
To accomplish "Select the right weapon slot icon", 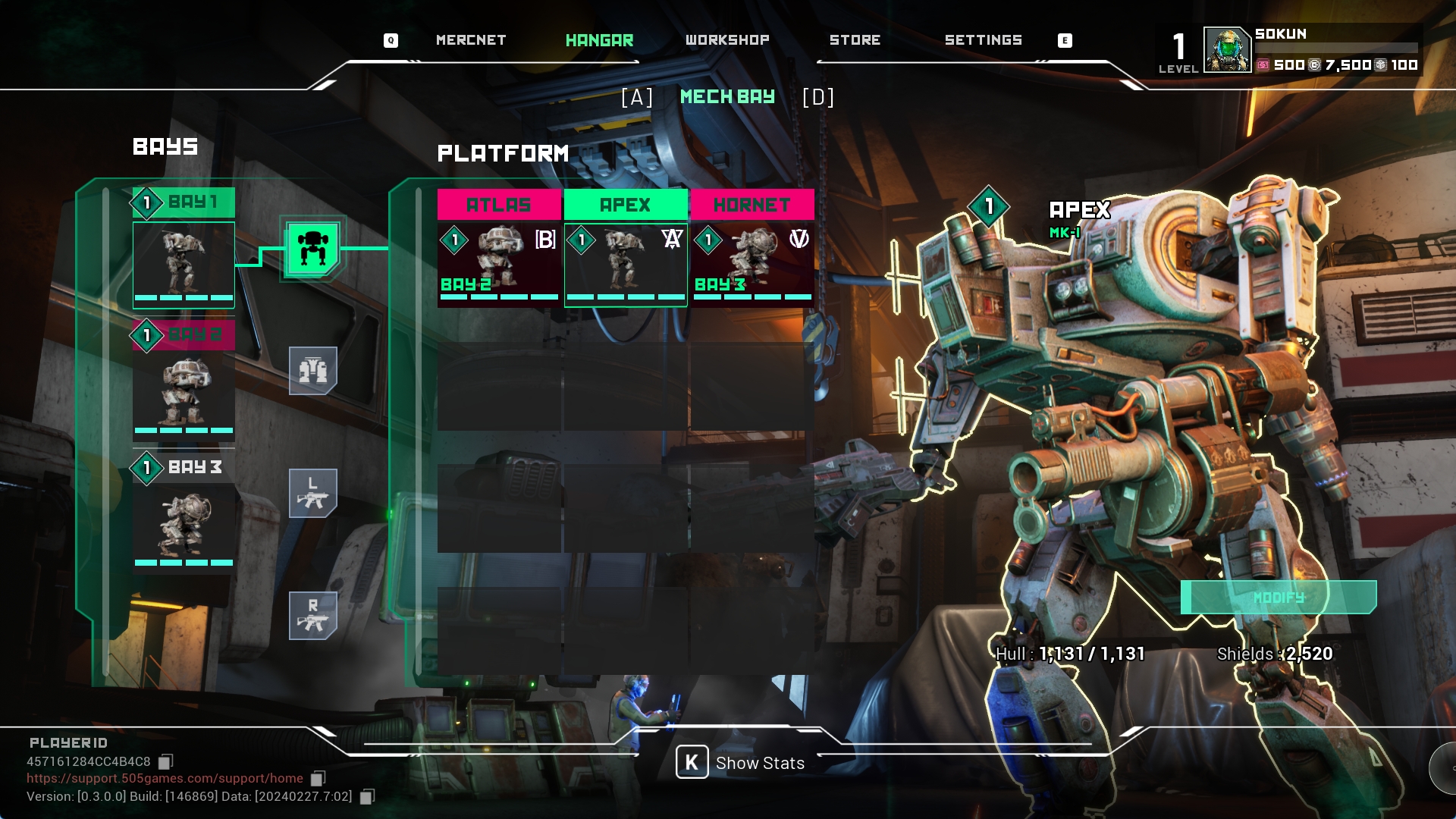I will (x=312, y=615).
